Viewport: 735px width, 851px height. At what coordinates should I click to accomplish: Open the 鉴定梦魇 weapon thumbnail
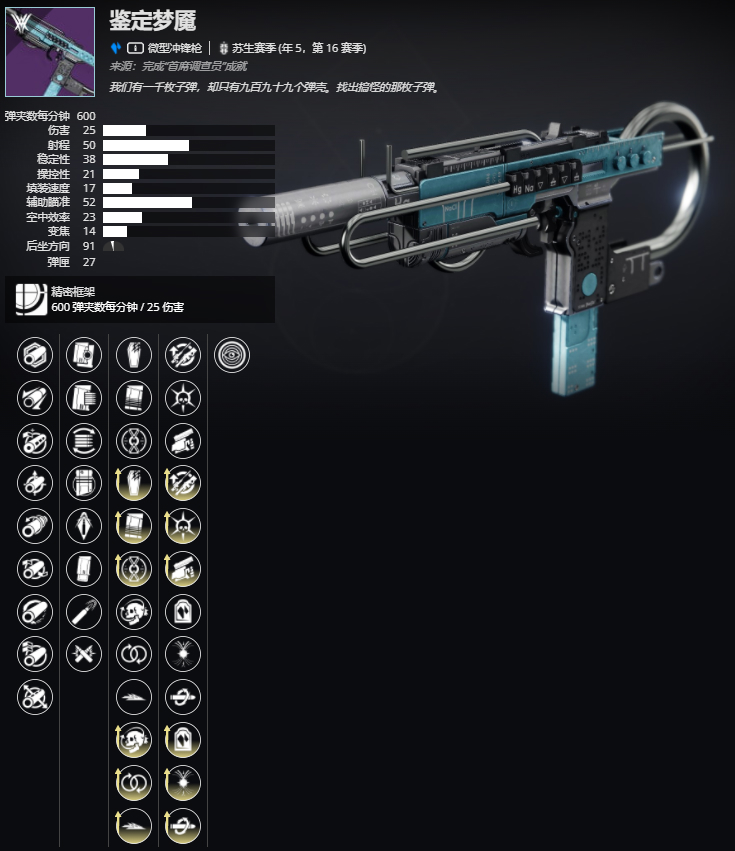(50, 52)
